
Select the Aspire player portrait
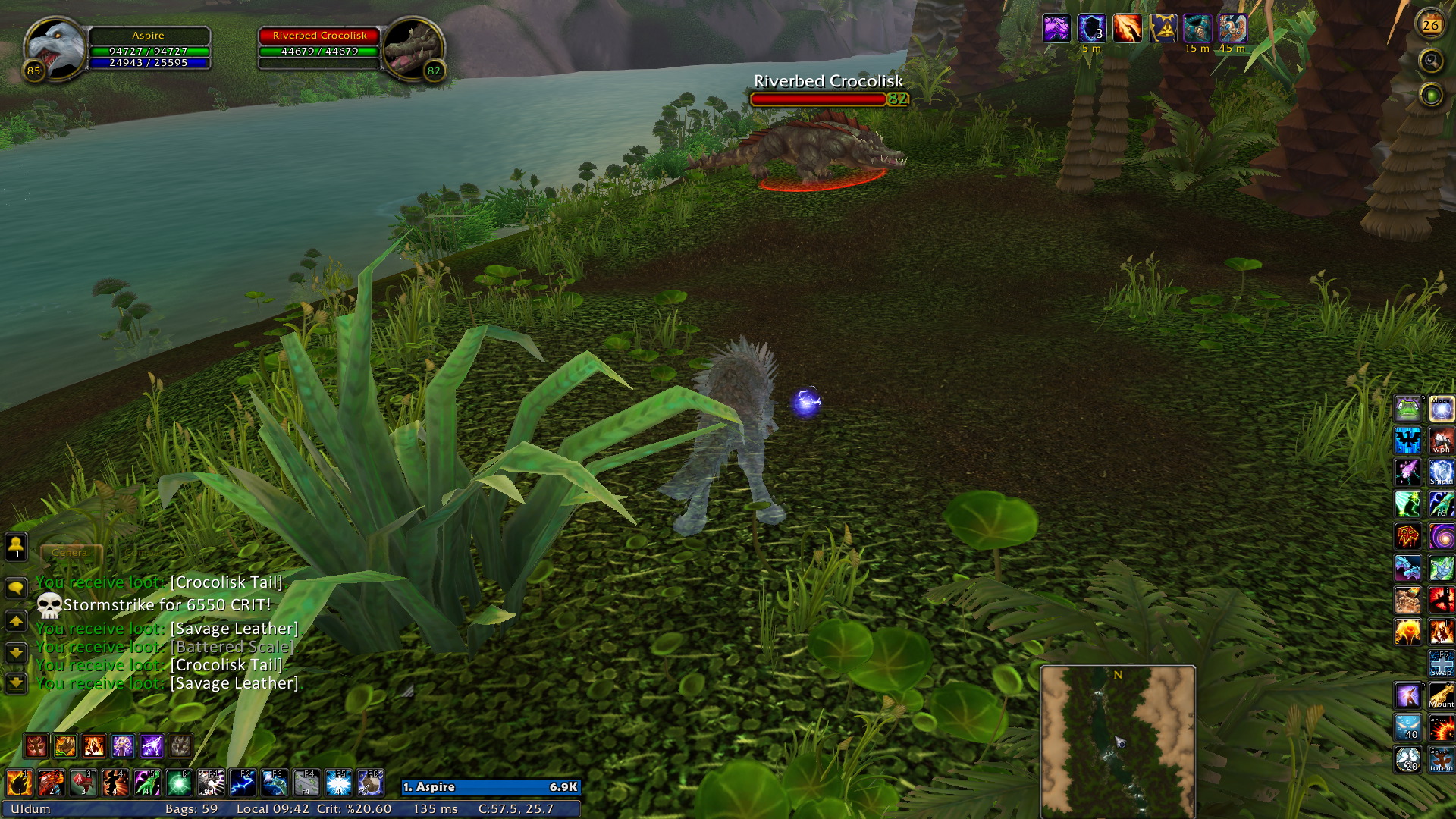coord(55,47)
